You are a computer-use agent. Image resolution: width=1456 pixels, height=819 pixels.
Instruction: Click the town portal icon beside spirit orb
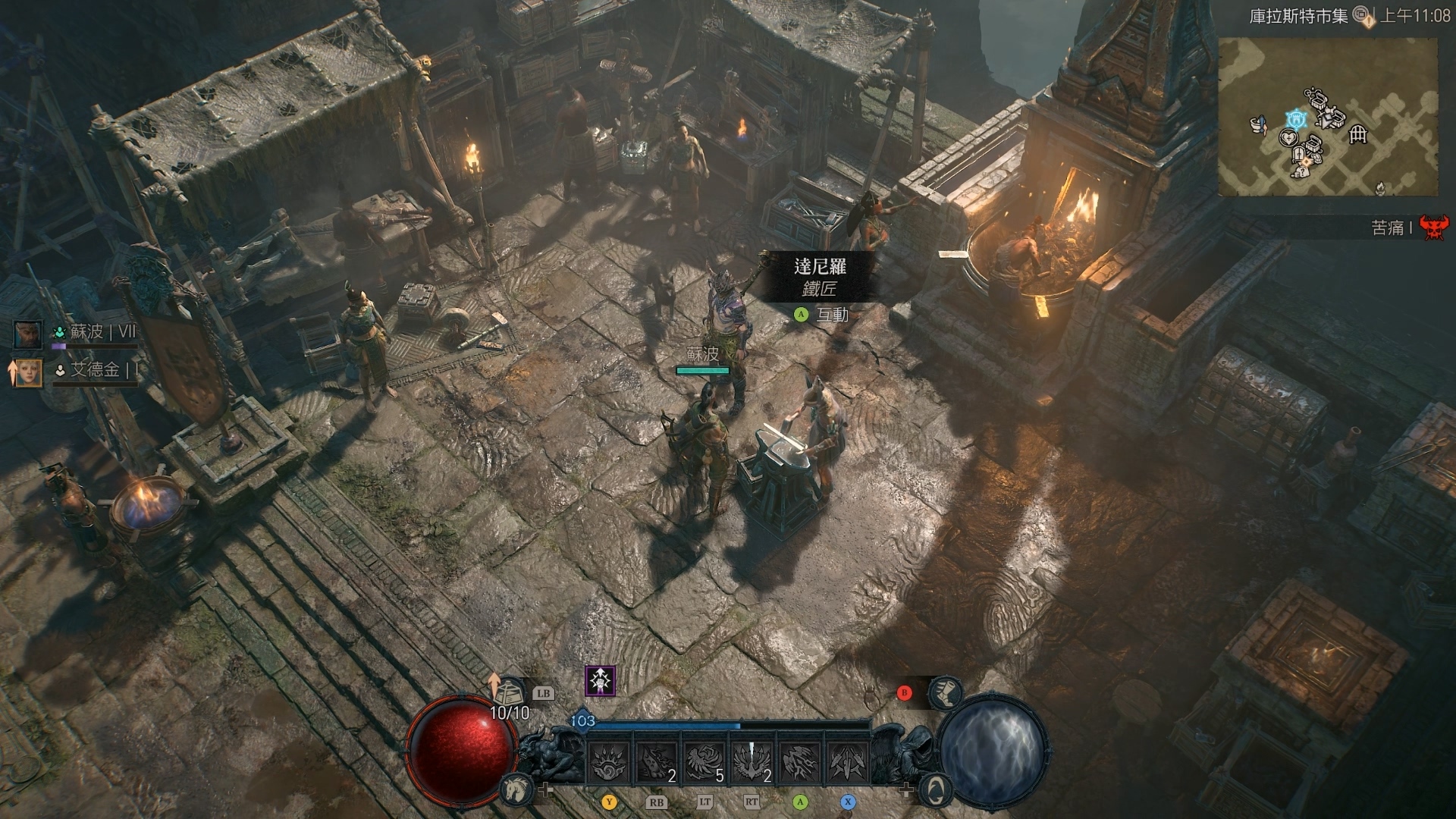[x=936, y=789]
